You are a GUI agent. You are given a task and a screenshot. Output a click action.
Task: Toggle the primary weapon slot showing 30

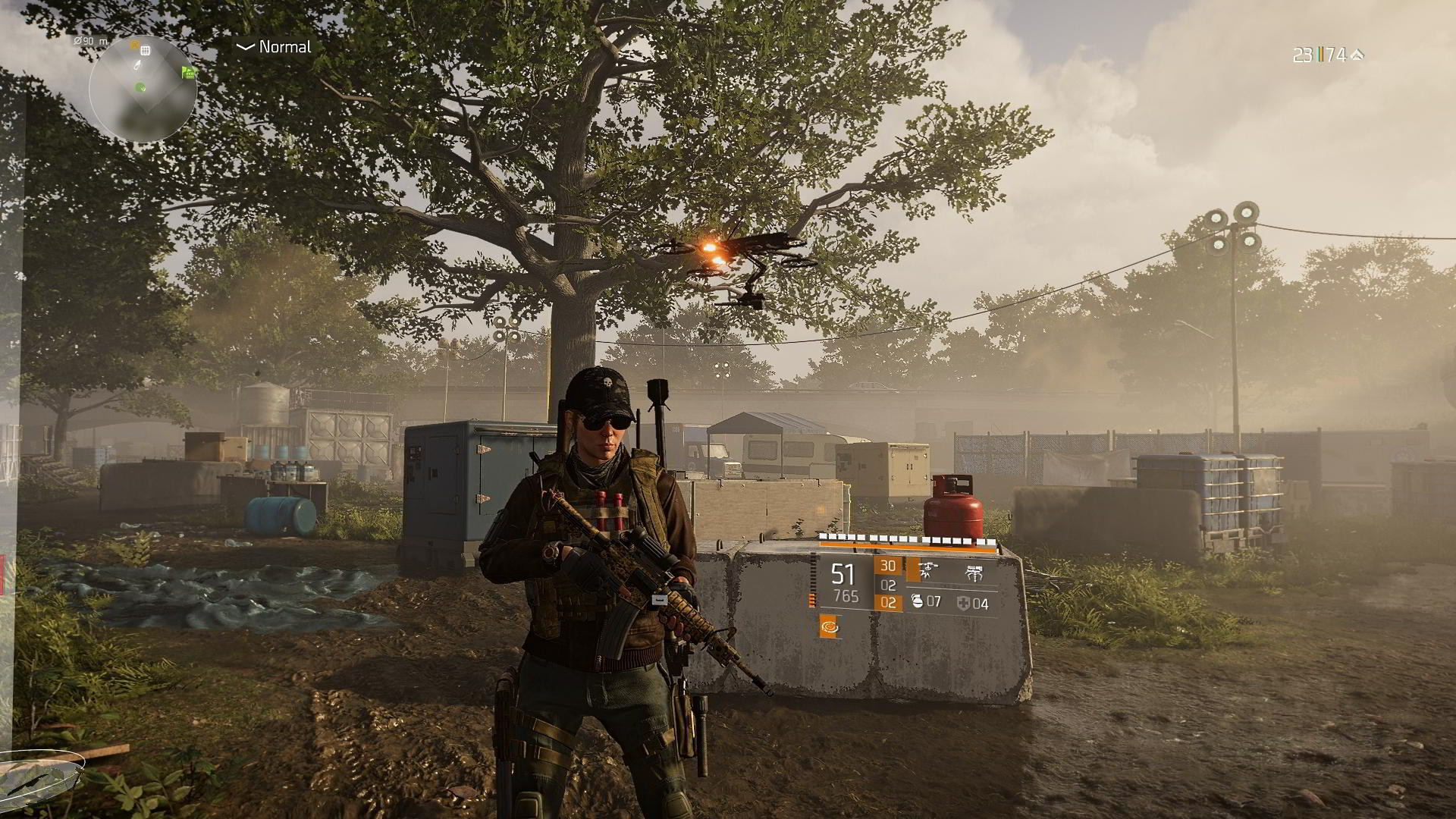click(x=889, y=566)
